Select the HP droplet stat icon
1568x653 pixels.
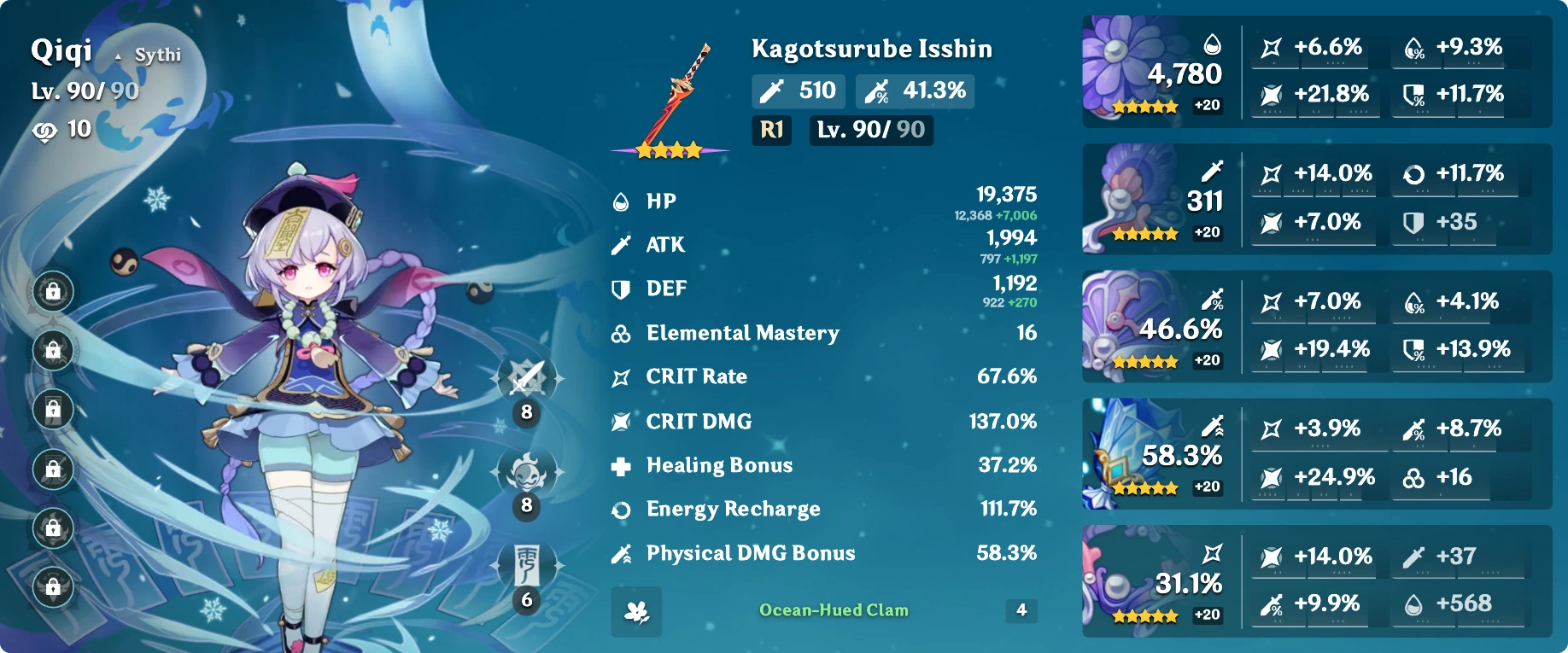click(622, 201)
